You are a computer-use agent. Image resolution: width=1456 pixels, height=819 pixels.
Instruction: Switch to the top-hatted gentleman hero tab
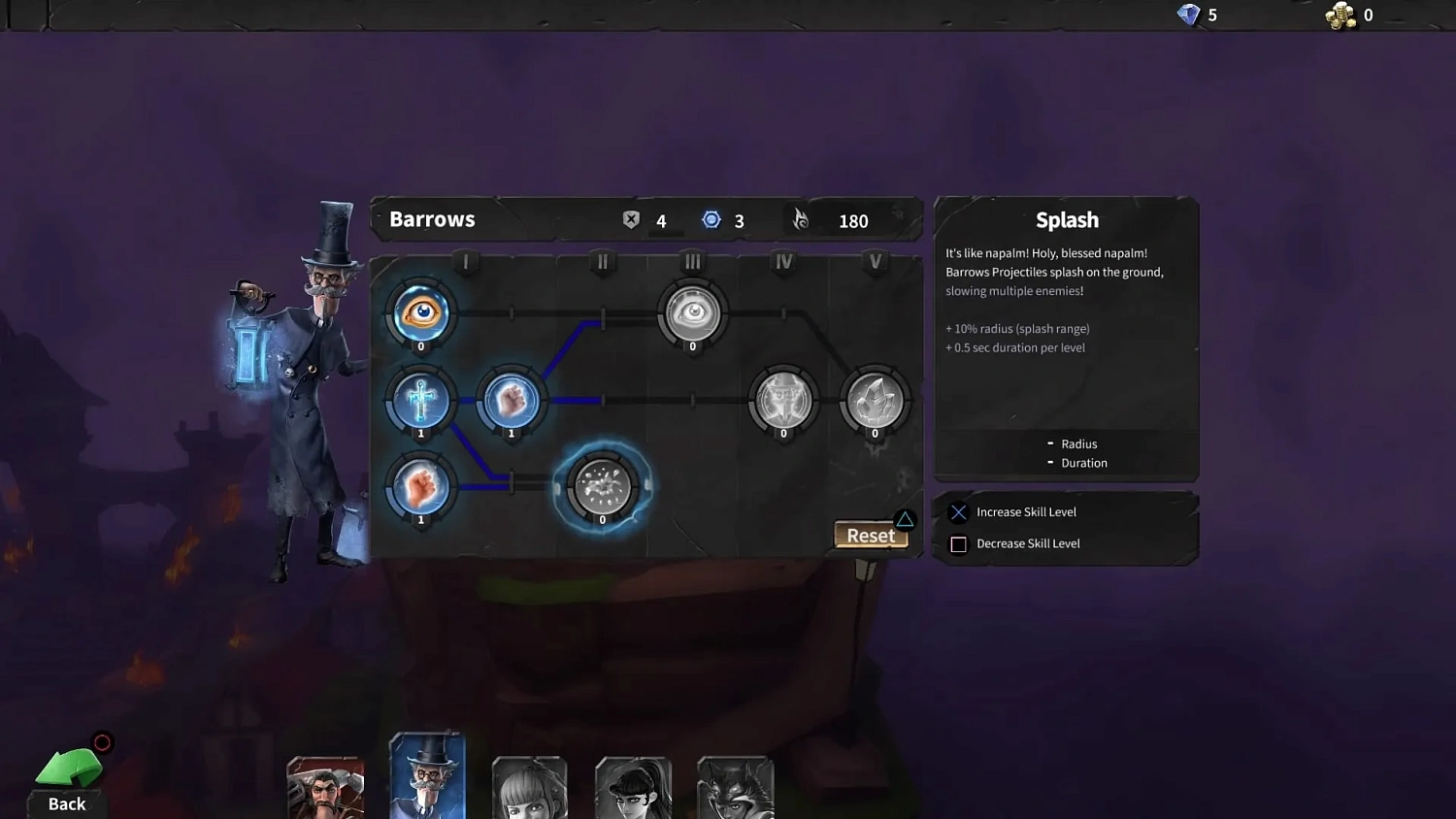pyautogui.click(x=427, y=774)
